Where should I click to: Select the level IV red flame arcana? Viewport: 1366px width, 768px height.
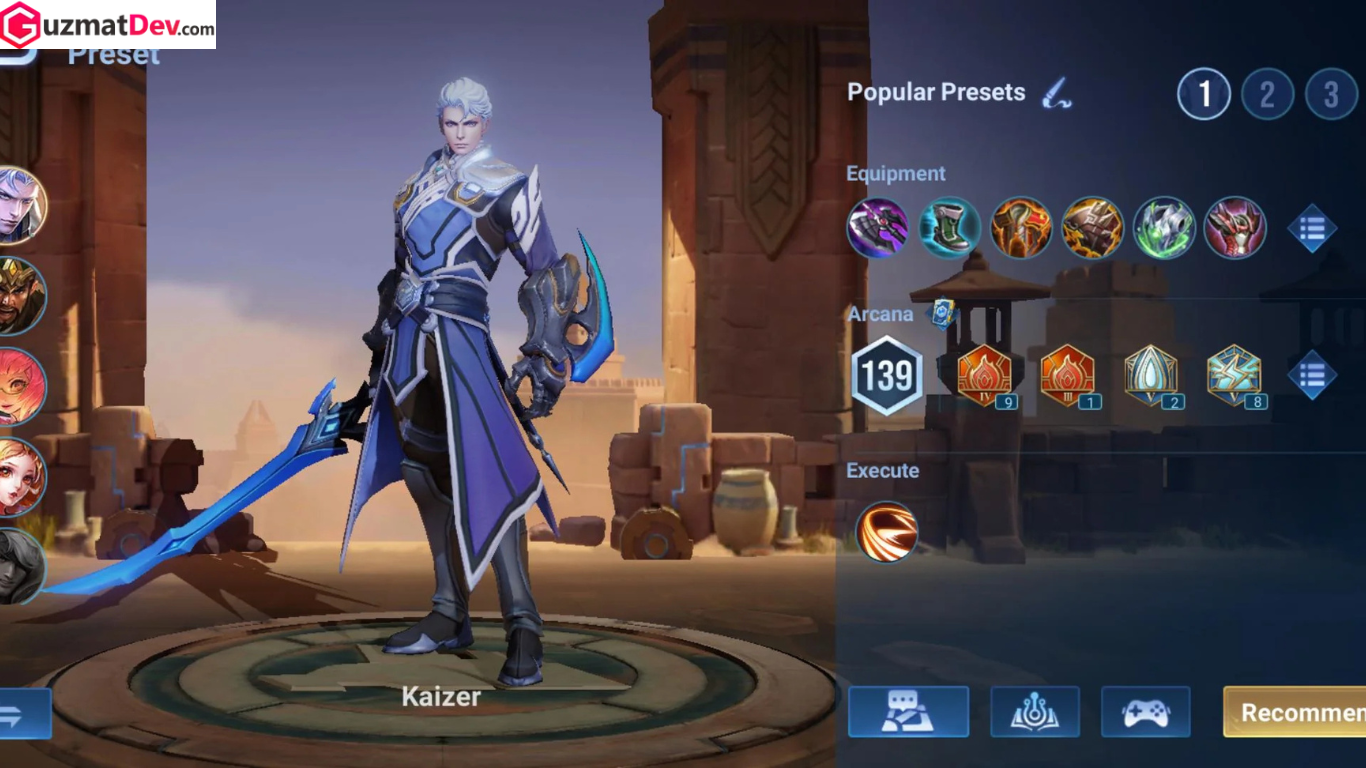point(985,376)
